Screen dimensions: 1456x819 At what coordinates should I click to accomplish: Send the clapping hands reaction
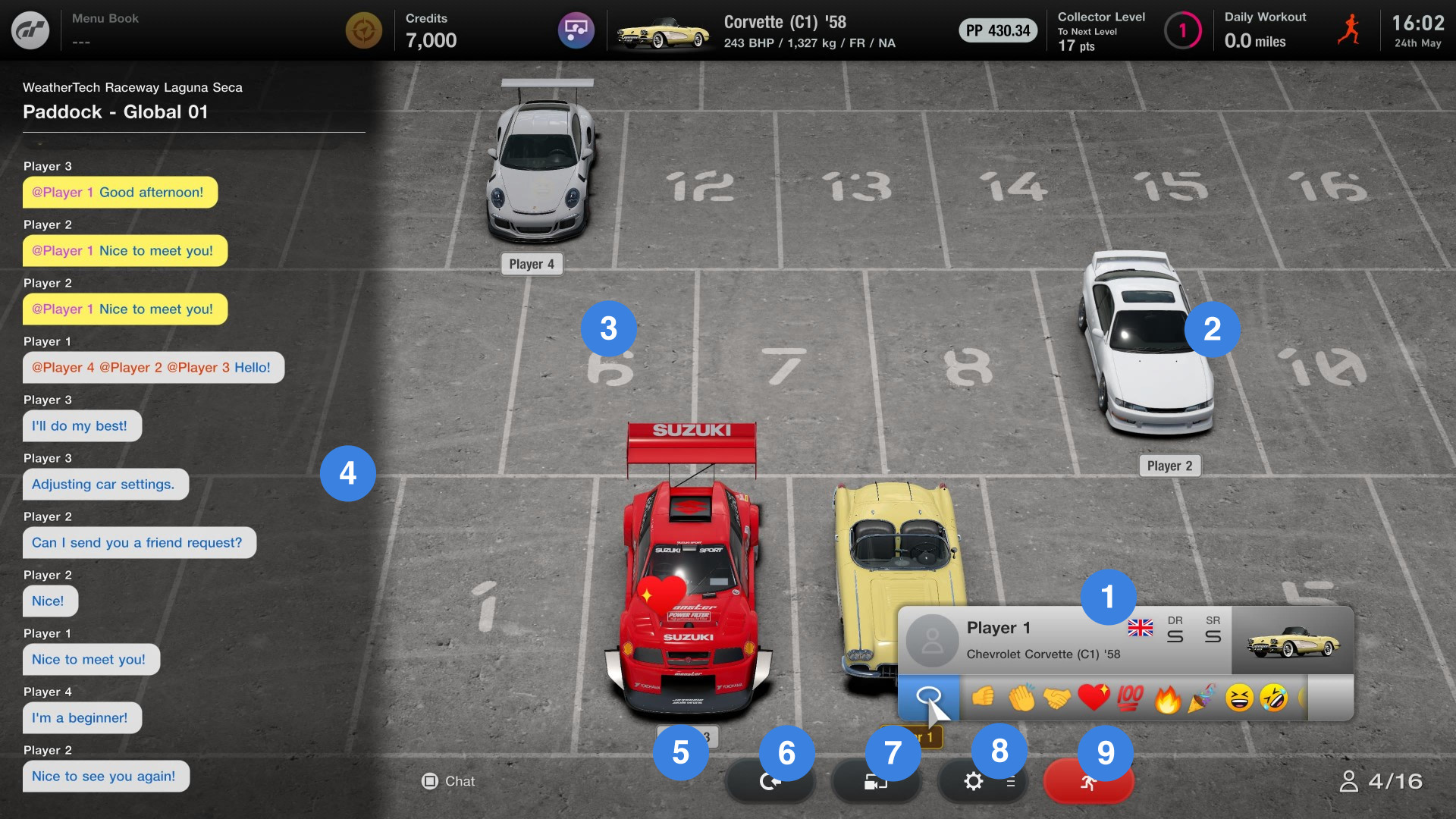(x=1022, y=698)
